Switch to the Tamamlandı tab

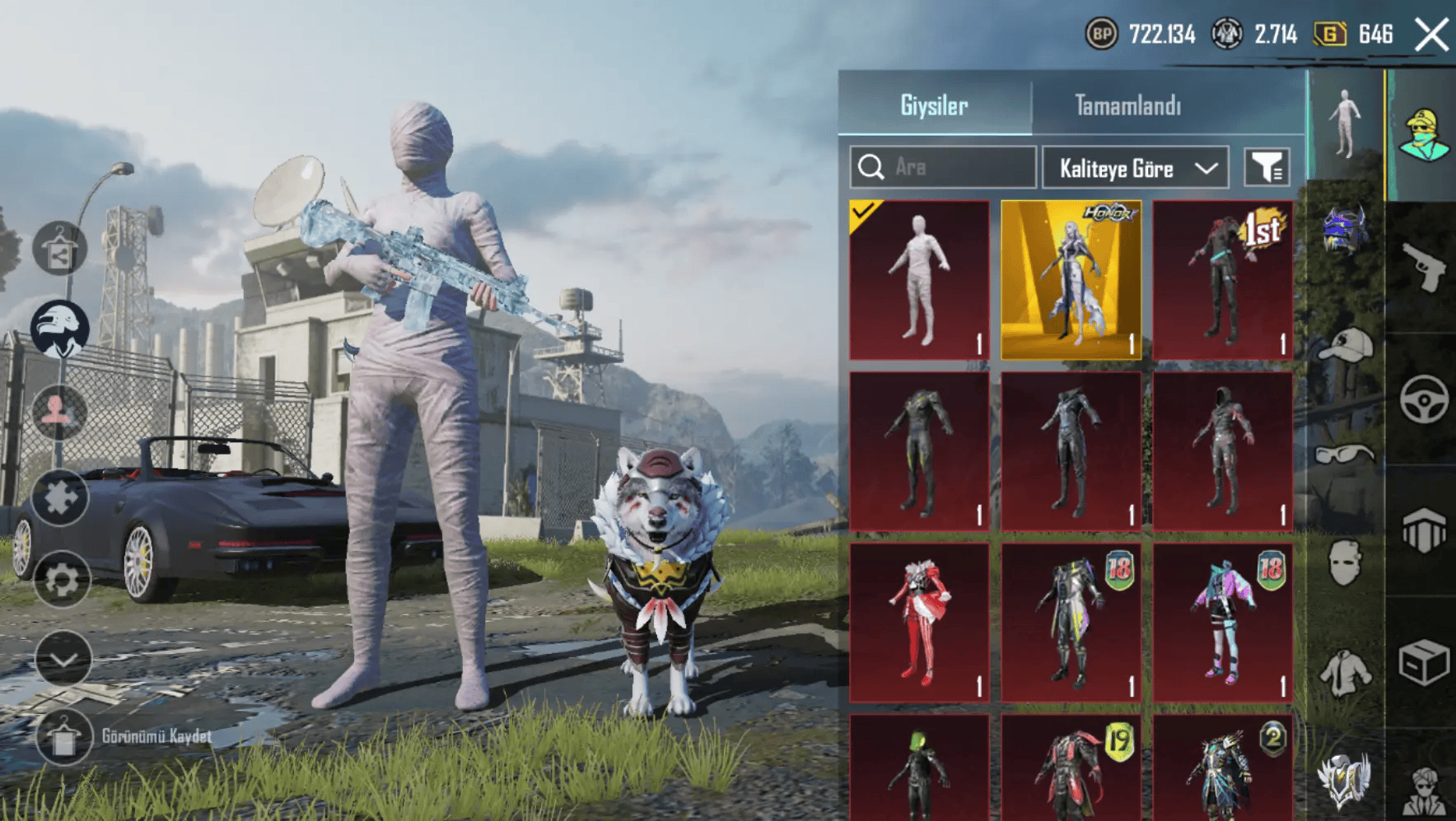(x=1127, y=105)
